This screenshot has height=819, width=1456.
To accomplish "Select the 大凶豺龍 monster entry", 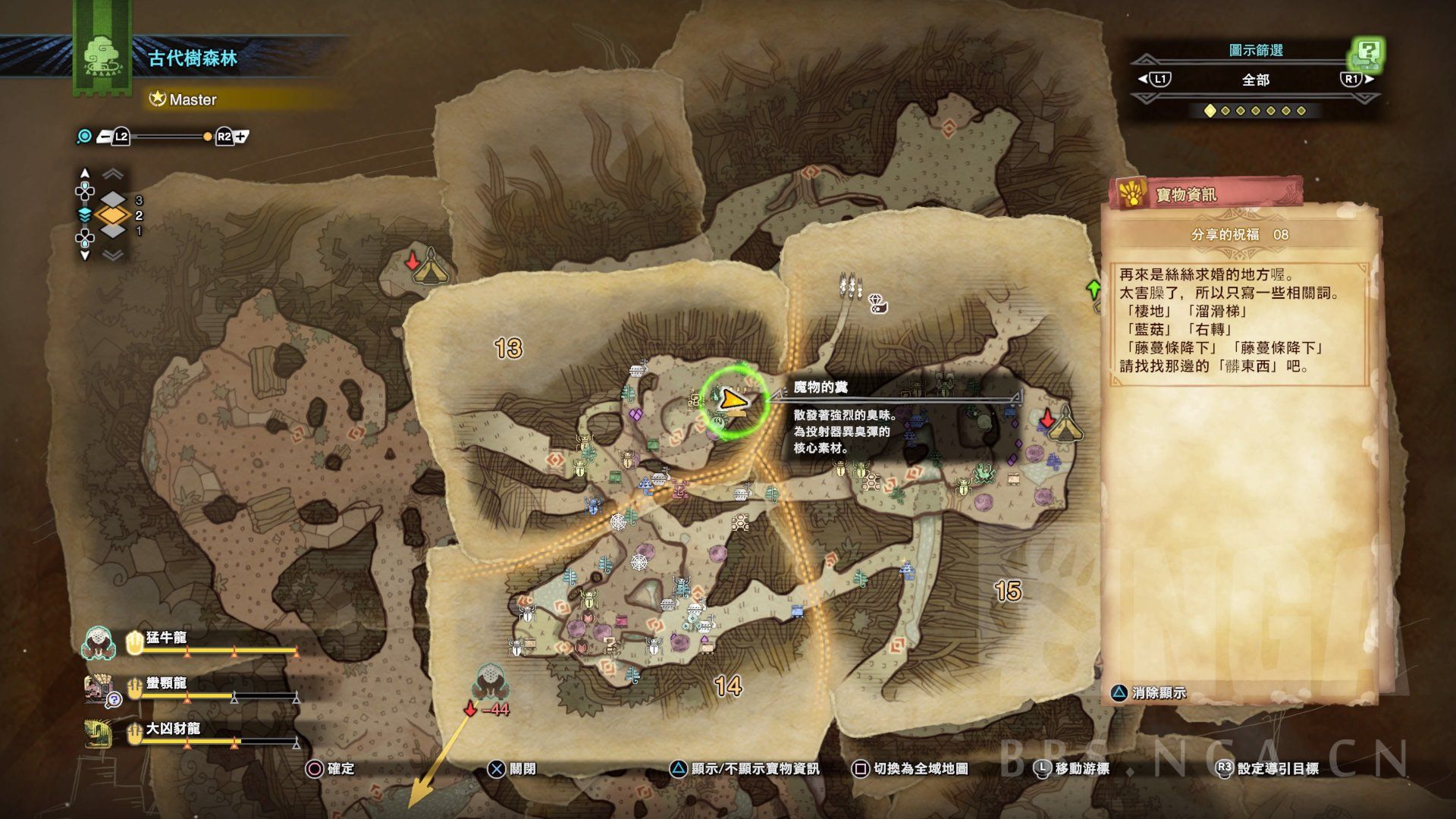I will tap(173, 730).
